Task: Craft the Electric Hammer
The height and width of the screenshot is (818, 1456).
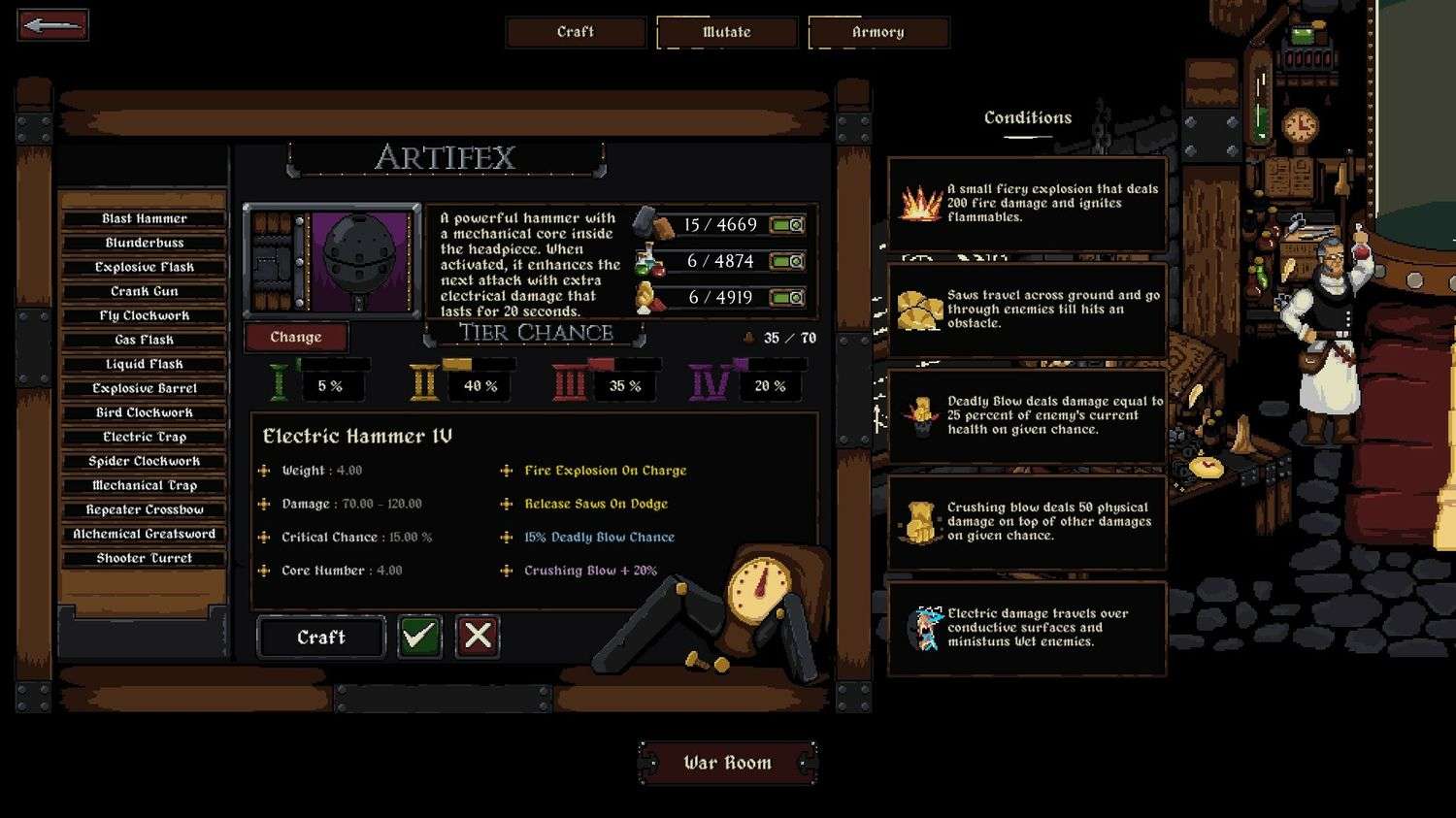Action: tap(321, 637)
